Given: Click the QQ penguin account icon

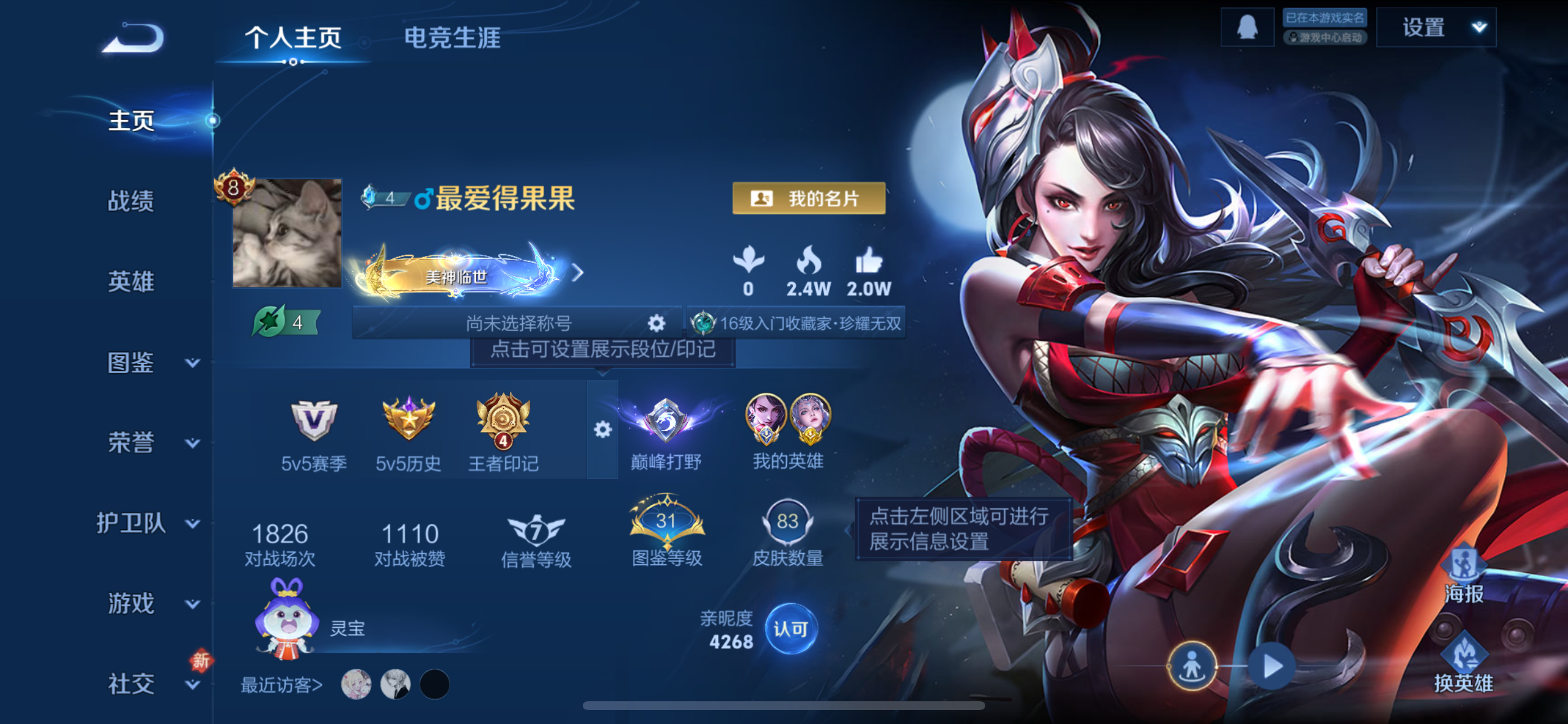Looking at the screenshot, I should tap(1247, 26).
